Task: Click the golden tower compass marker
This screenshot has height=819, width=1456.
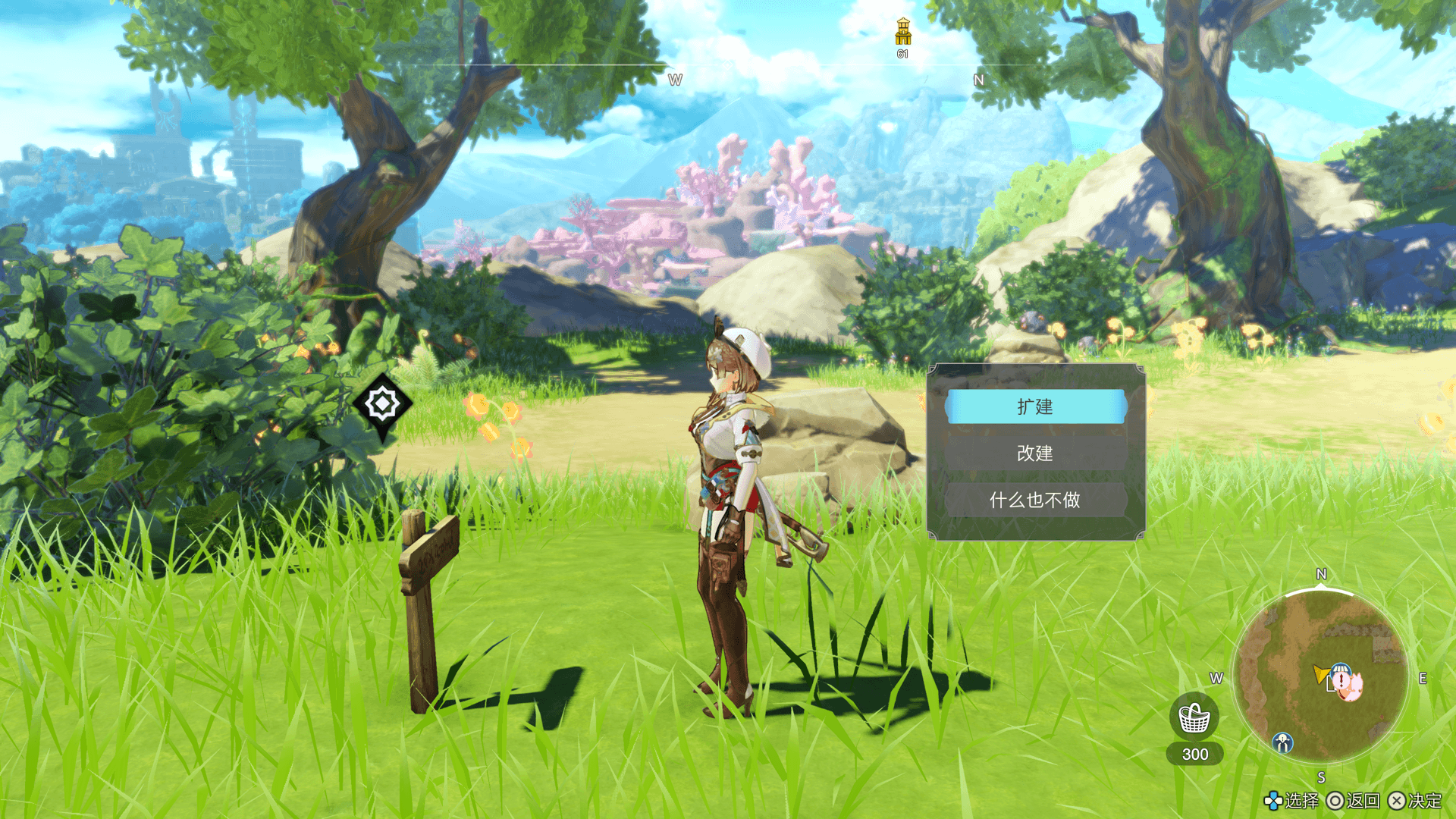Action: (x=902, y=33)
